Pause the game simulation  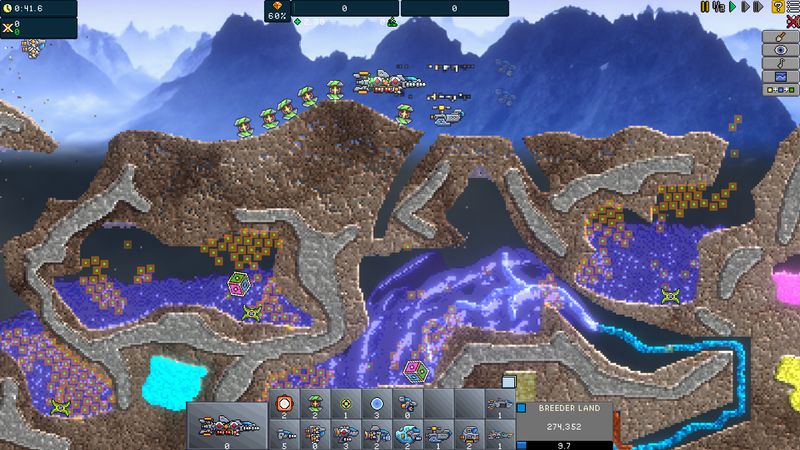705,7
